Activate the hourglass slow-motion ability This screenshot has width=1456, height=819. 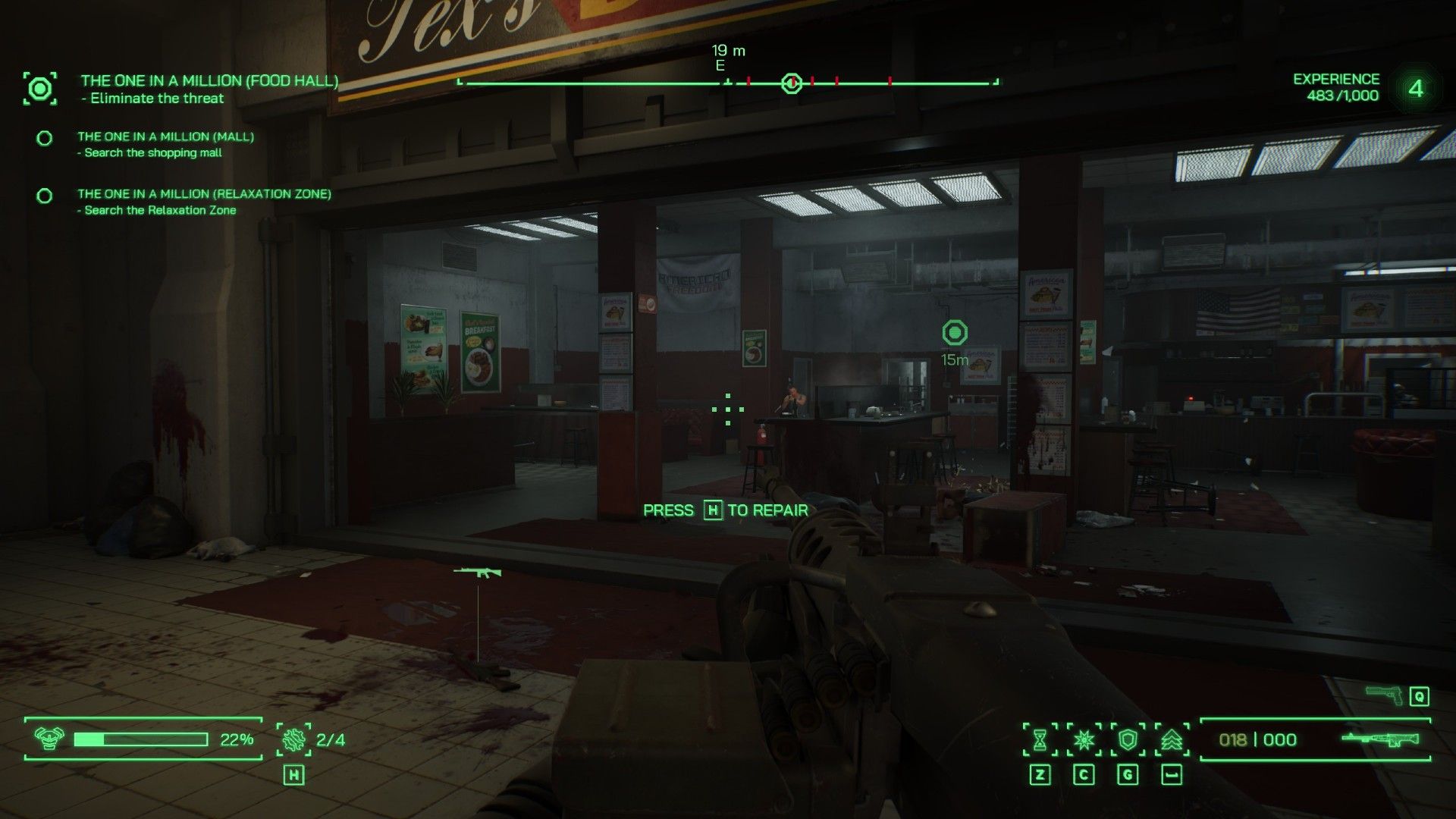click(1040, 739)
